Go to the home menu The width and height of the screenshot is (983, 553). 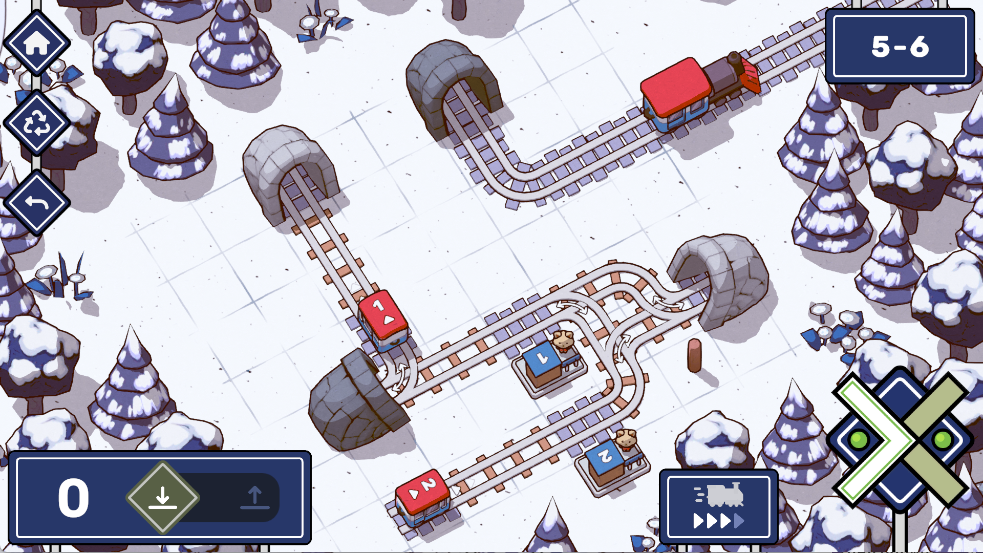37,43
